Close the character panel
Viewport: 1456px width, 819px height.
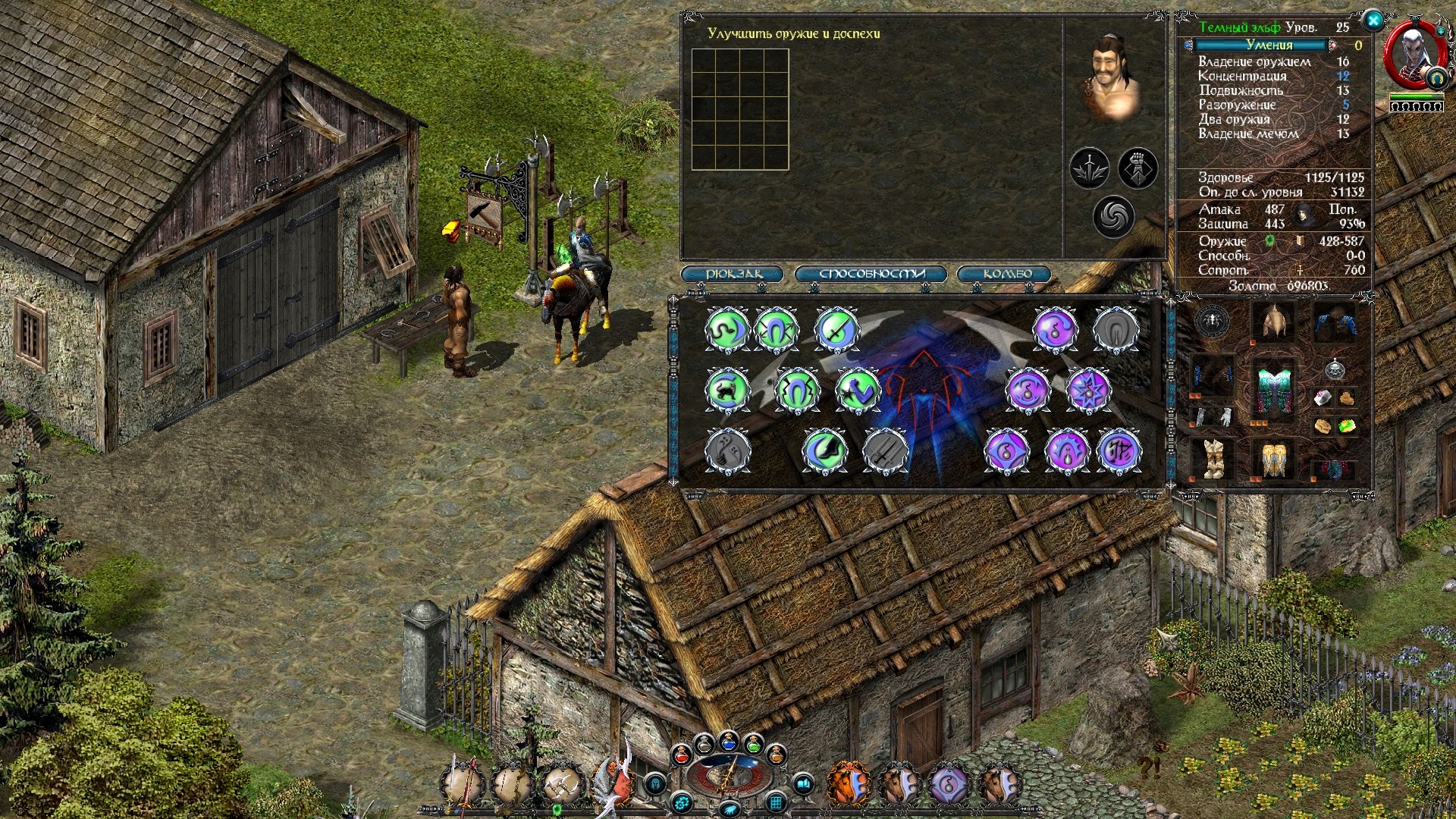(x=1373, y=21)
